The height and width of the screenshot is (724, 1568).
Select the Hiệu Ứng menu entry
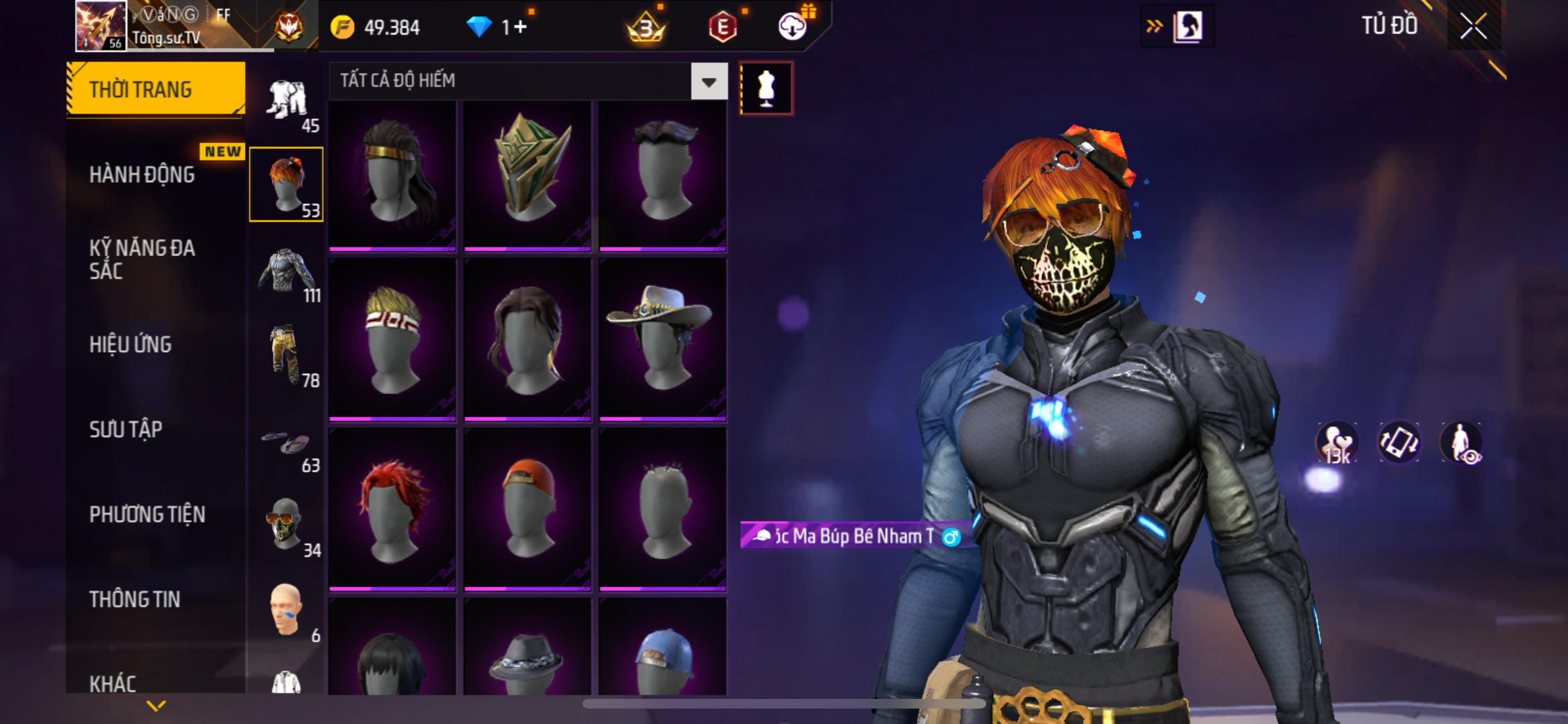click(x=131, y=344)
